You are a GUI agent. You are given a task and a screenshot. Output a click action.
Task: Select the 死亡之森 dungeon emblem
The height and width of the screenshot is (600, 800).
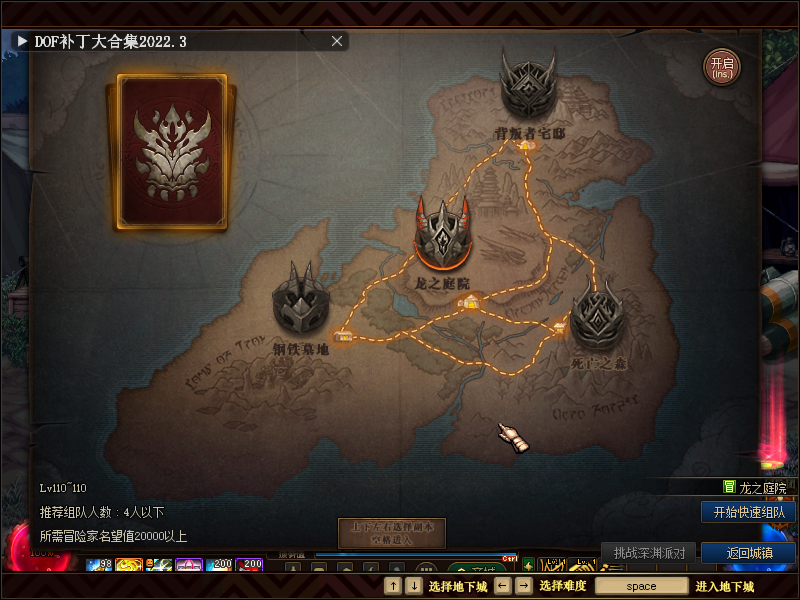598,315
